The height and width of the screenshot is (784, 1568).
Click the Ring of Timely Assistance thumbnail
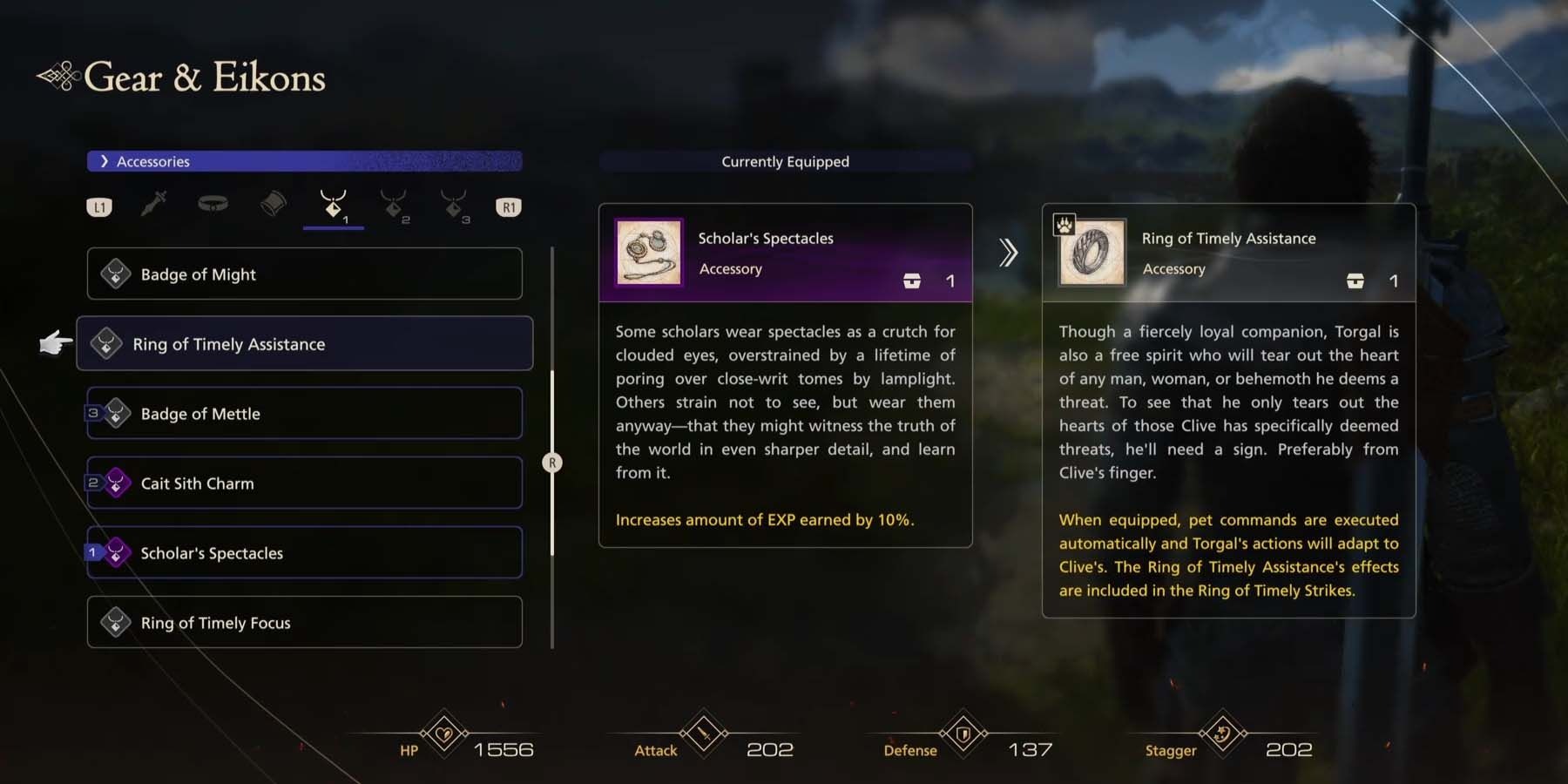[1092, 253]
